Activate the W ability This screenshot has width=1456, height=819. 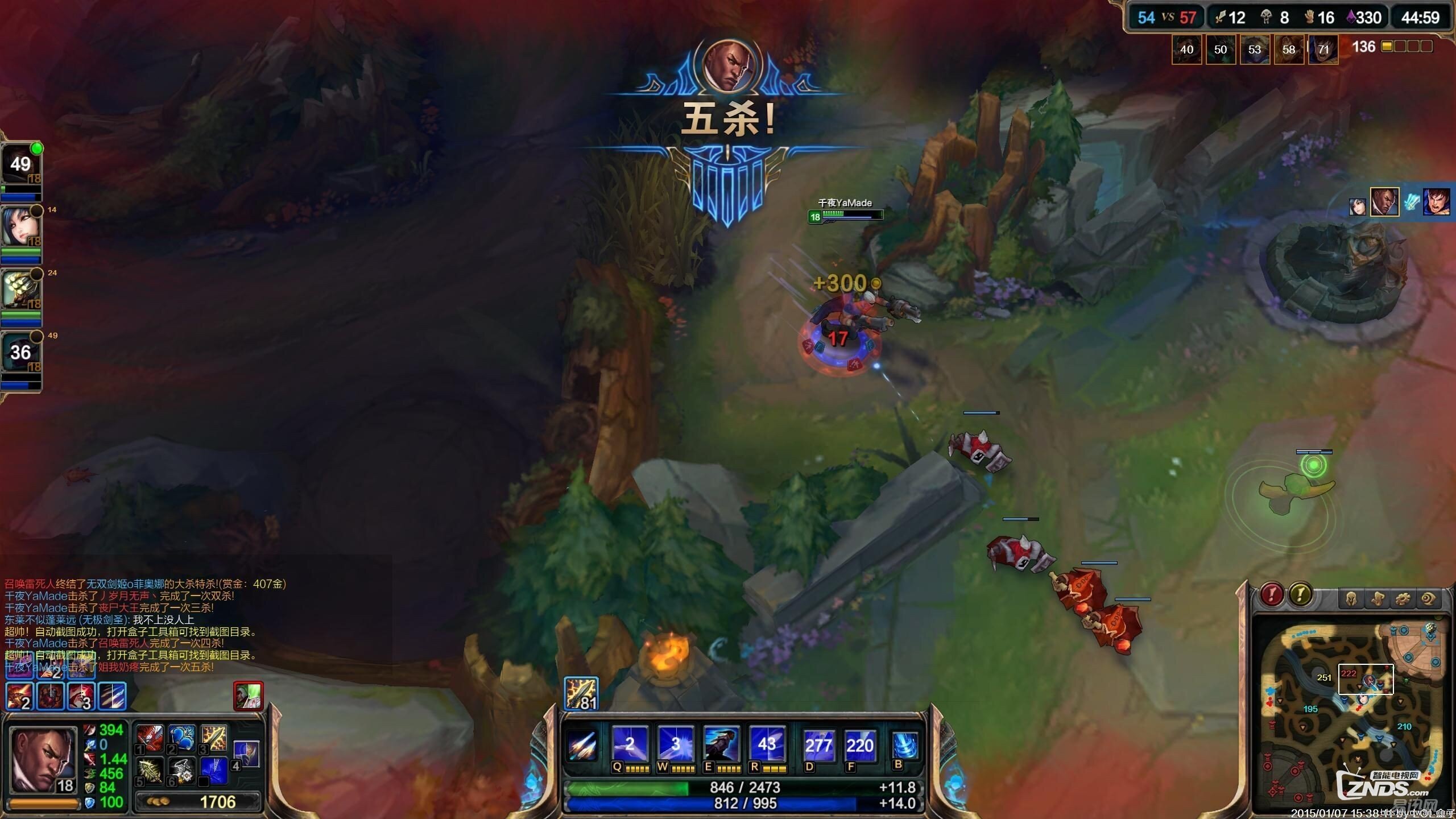pos(676,744)
